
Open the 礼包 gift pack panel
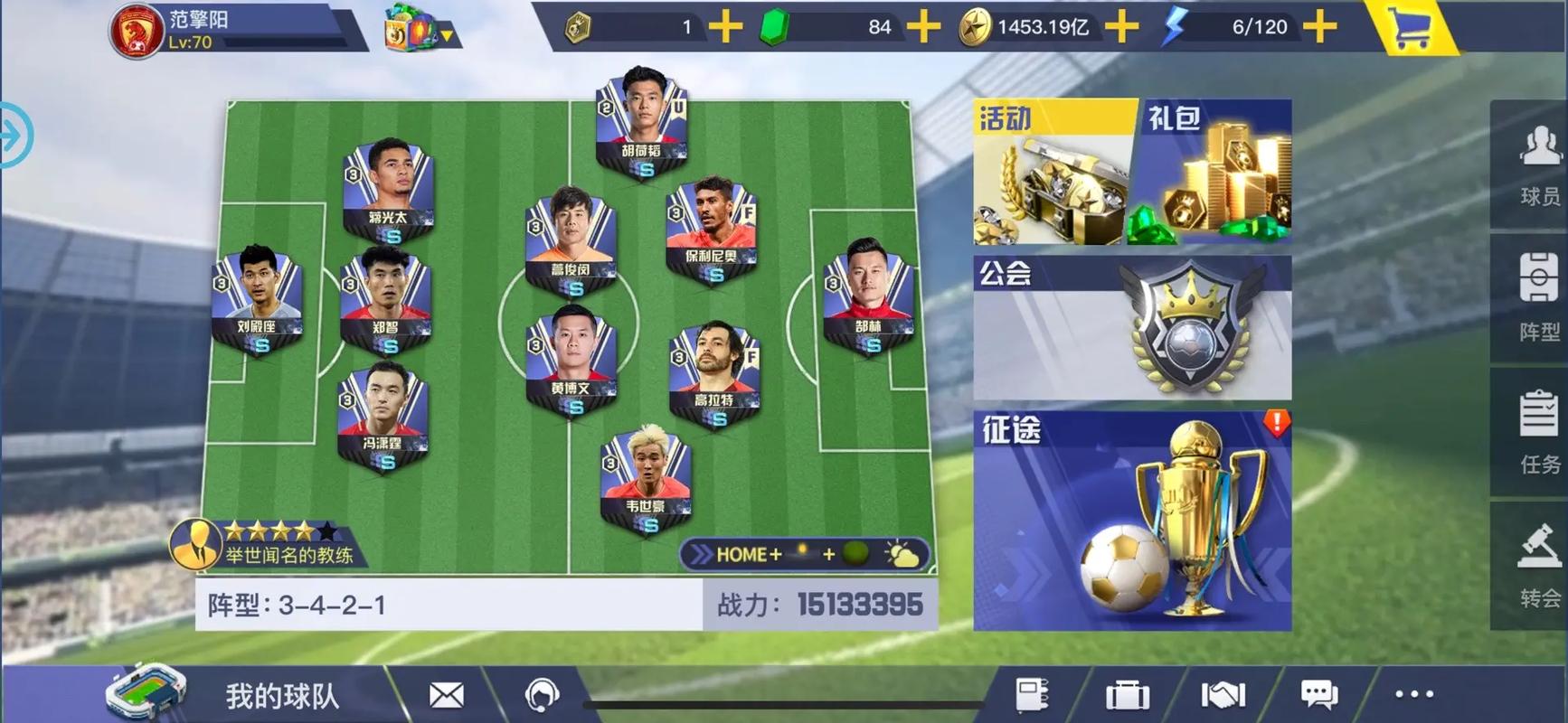pos(1212,173)
